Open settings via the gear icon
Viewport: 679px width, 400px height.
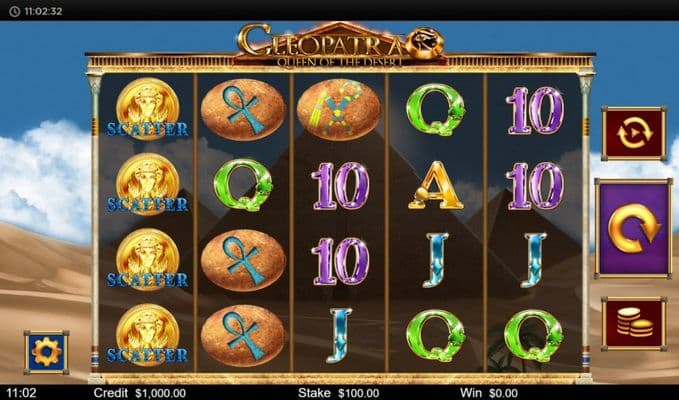[46, 352]
